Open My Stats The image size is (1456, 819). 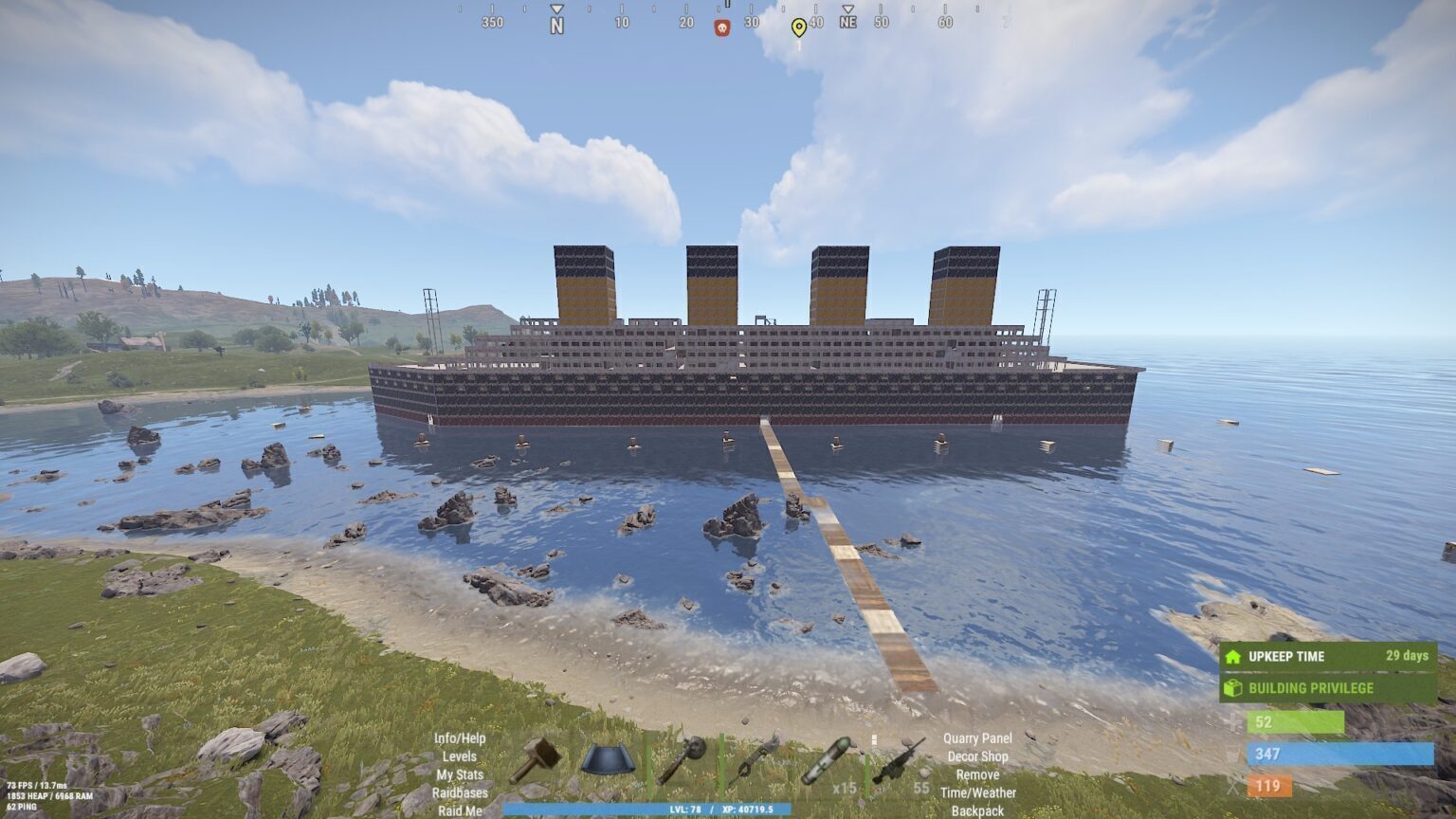click(x=460, y=774)
